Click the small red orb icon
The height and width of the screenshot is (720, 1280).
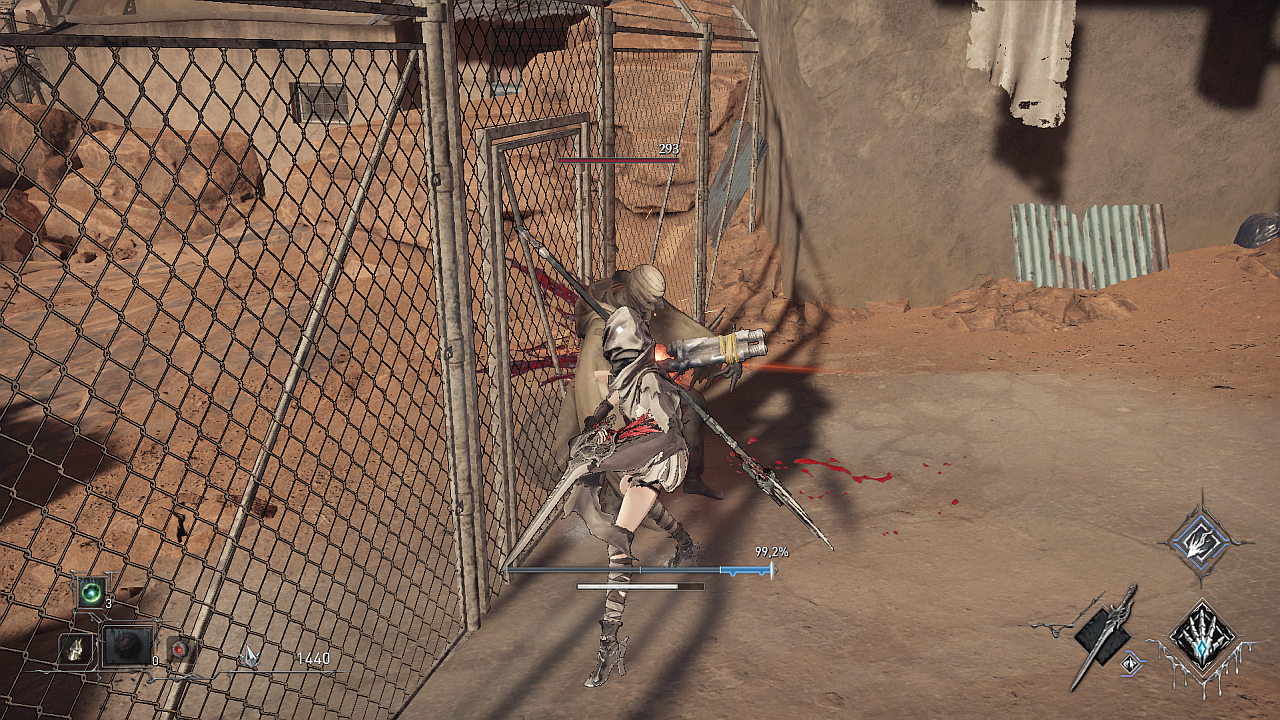[179, 649]
